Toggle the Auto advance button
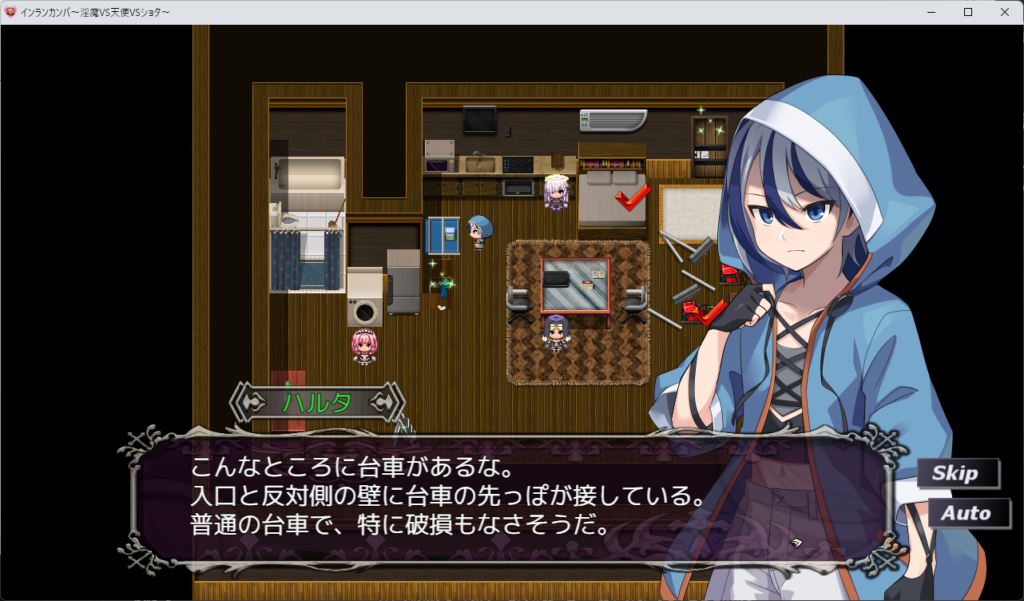1024x601 pixels. click(965, 513)
